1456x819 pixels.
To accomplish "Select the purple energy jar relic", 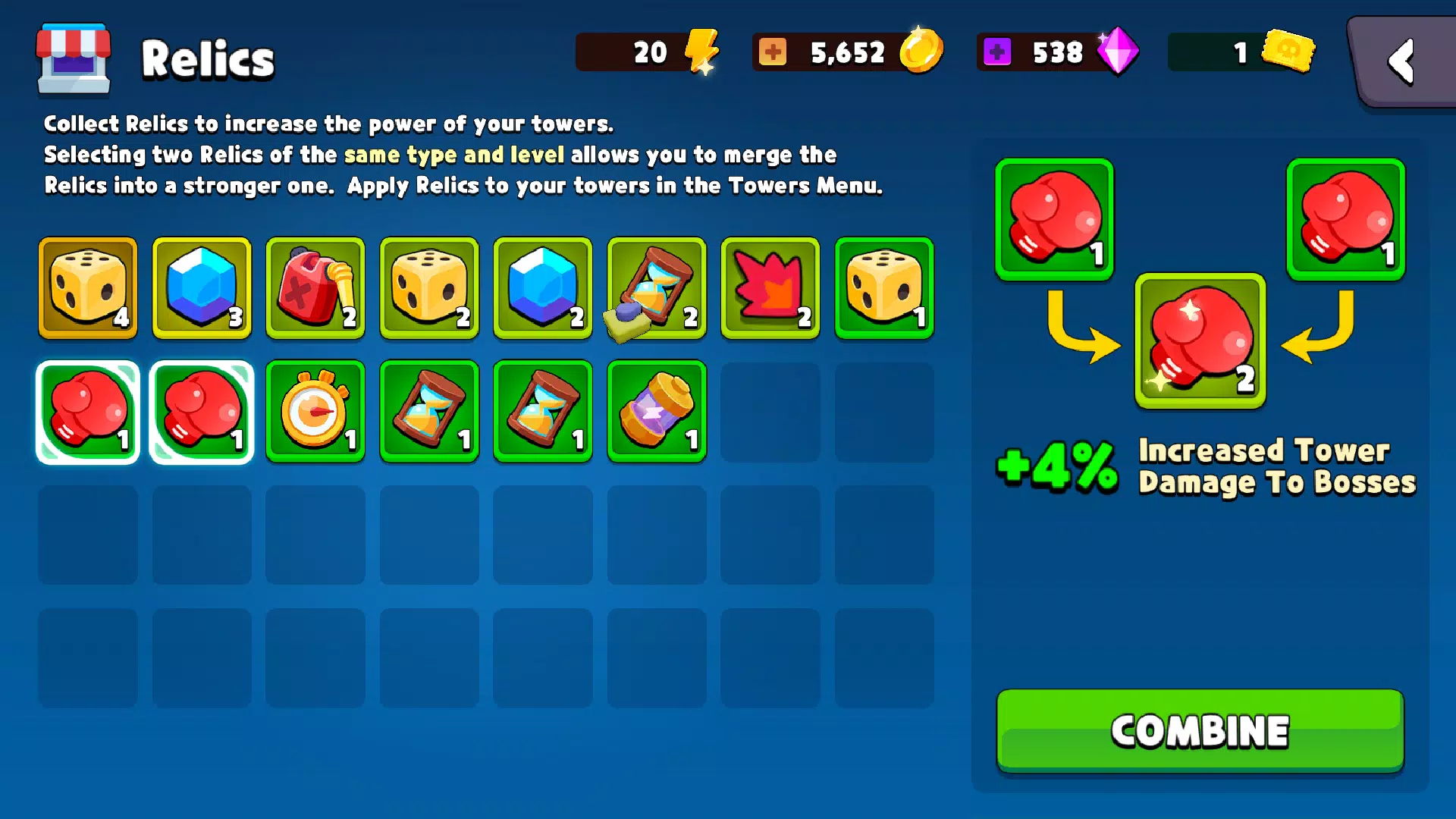I will [656, 412].
